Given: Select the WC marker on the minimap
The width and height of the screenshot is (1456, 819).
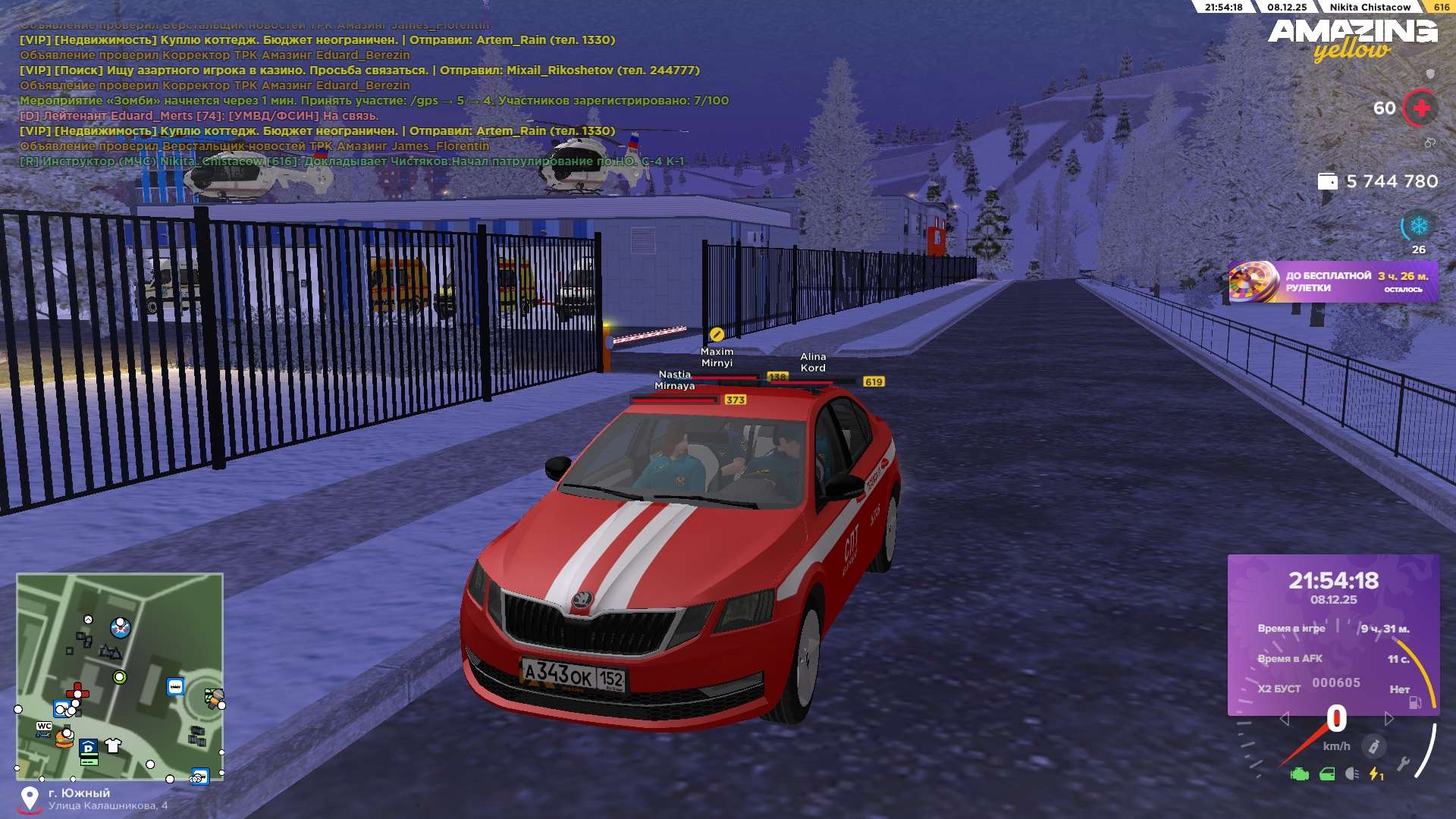Looking at the screenshot, I should pos(44,727).
